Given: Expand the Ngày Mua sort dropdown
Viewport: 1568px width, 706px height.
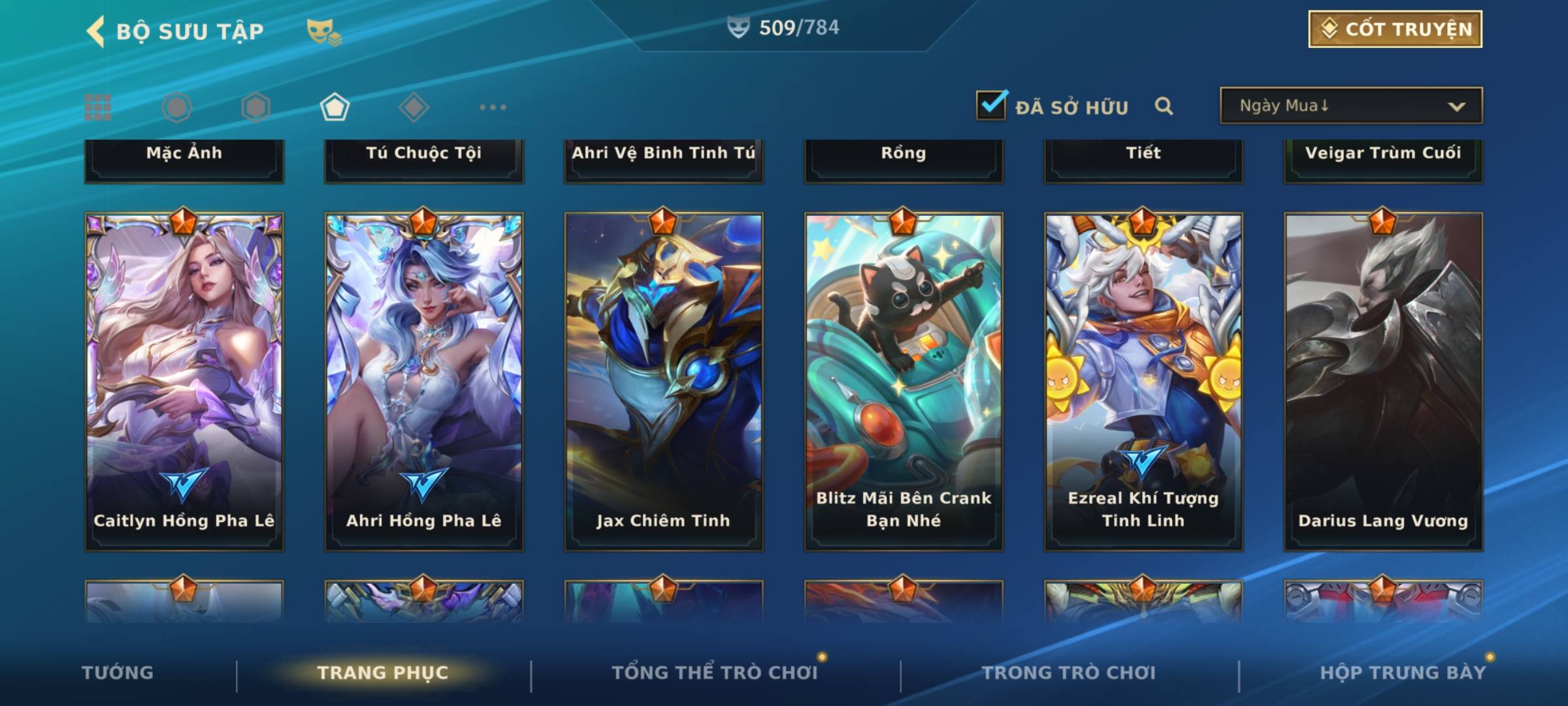Looking at the screenshot, I should (1350, 106).
